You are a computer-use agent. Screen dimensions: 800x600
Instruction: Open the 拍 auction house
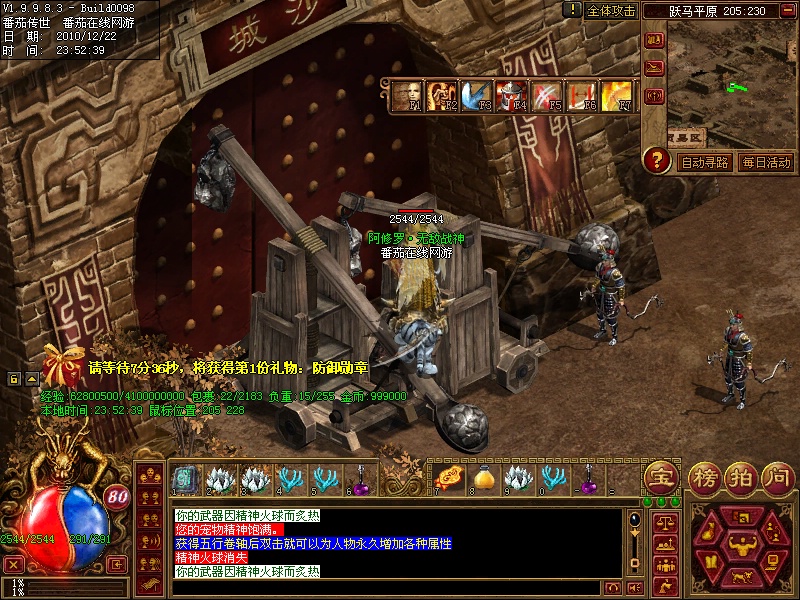741,475
